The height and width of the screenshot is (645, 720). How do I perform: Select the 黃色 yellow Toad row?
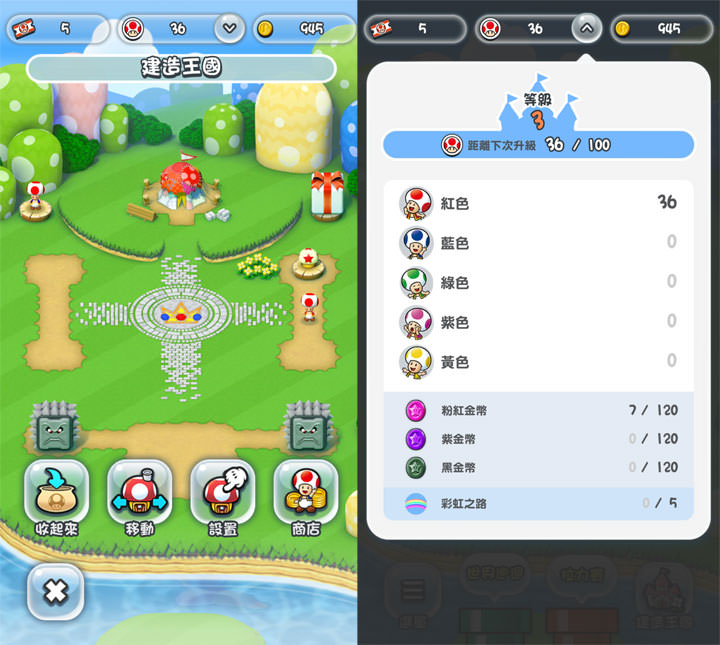pos(538,361)
